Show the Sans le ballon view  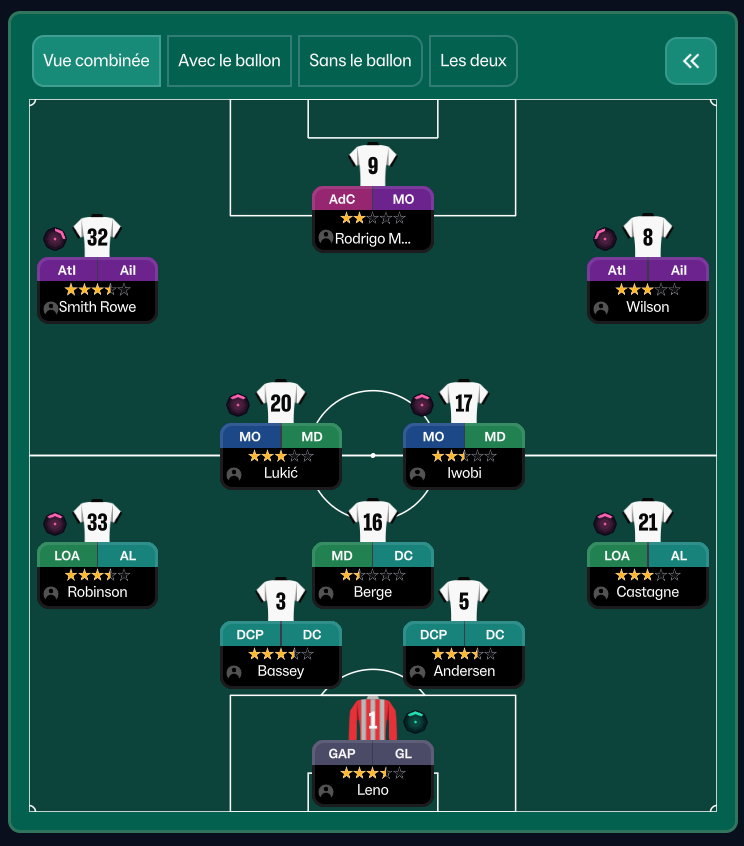tap(360, 61)
